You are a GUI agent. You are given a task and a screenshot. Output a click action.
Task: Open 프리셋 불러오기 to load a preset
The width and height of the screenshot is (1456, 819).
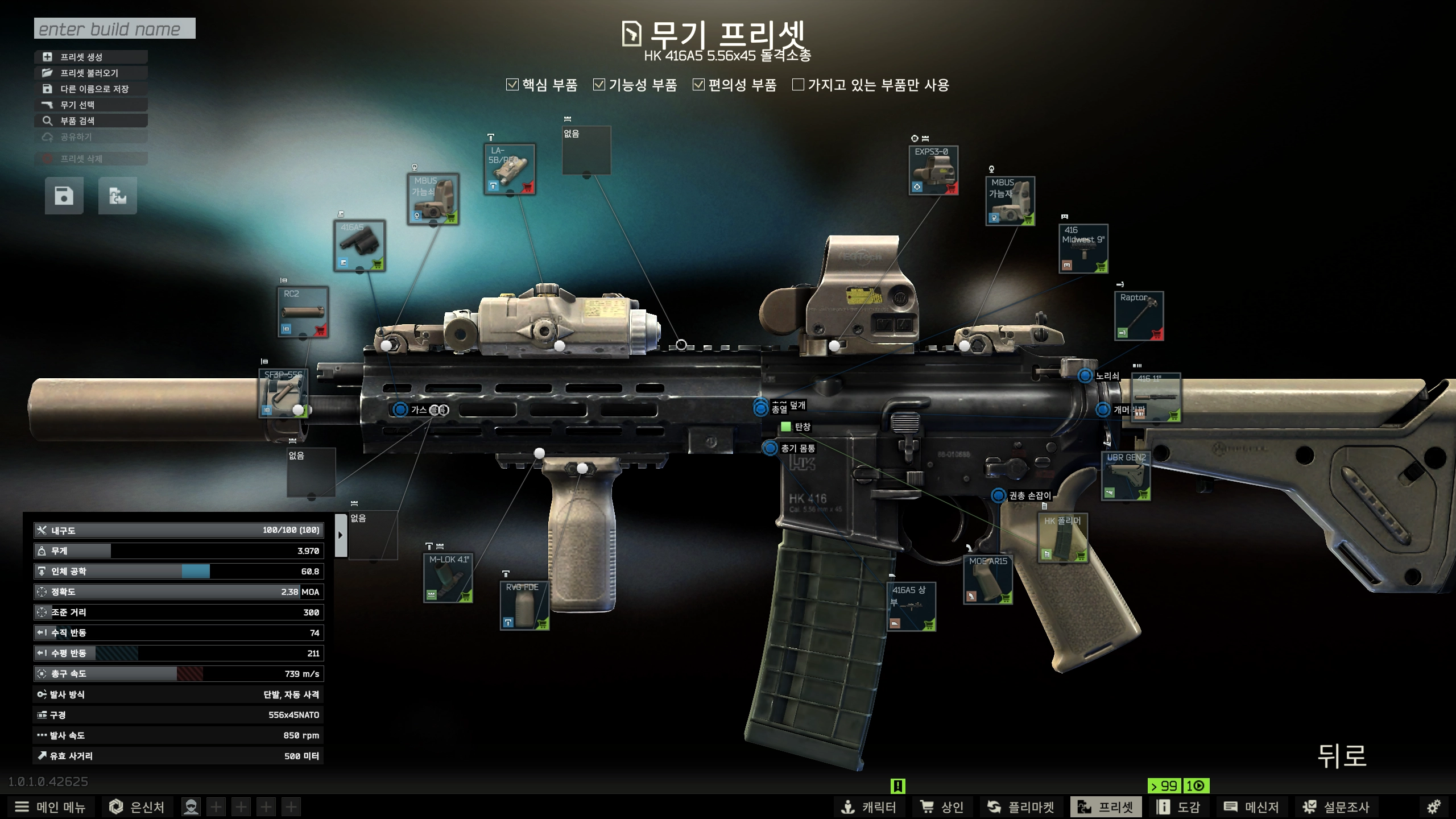click(91, 73)
